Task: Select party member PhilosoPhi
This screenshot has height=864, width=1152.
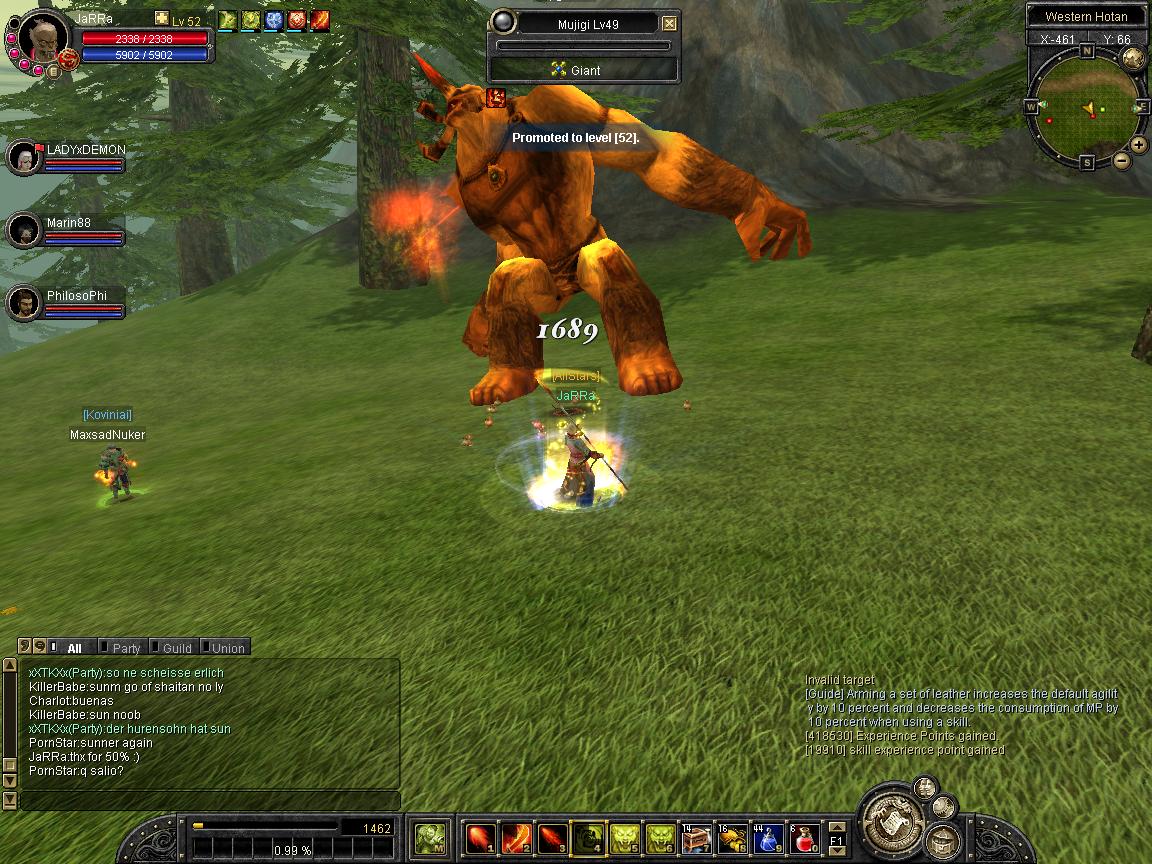Action: (x=24, y=303)
